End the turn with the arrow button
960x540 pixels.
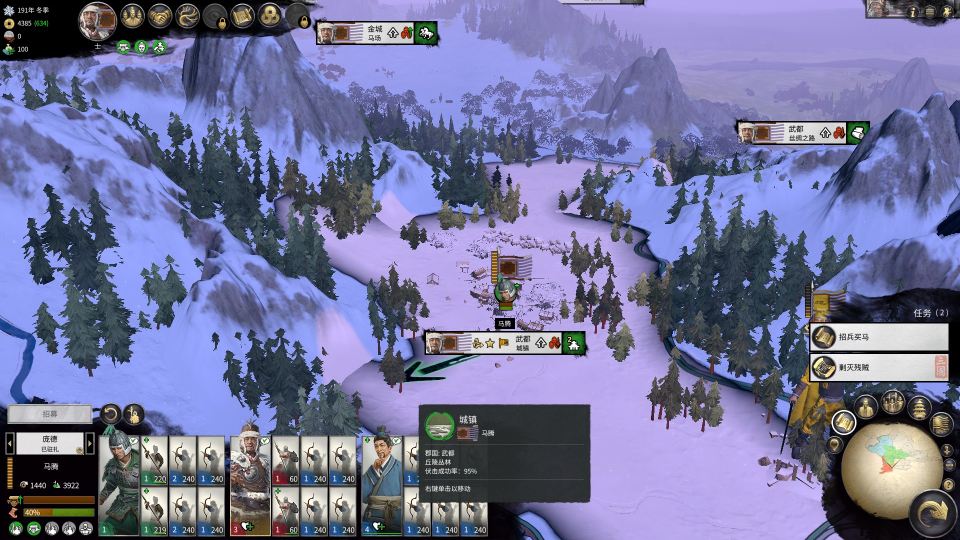pyautogui.click(x=932, y=512)
